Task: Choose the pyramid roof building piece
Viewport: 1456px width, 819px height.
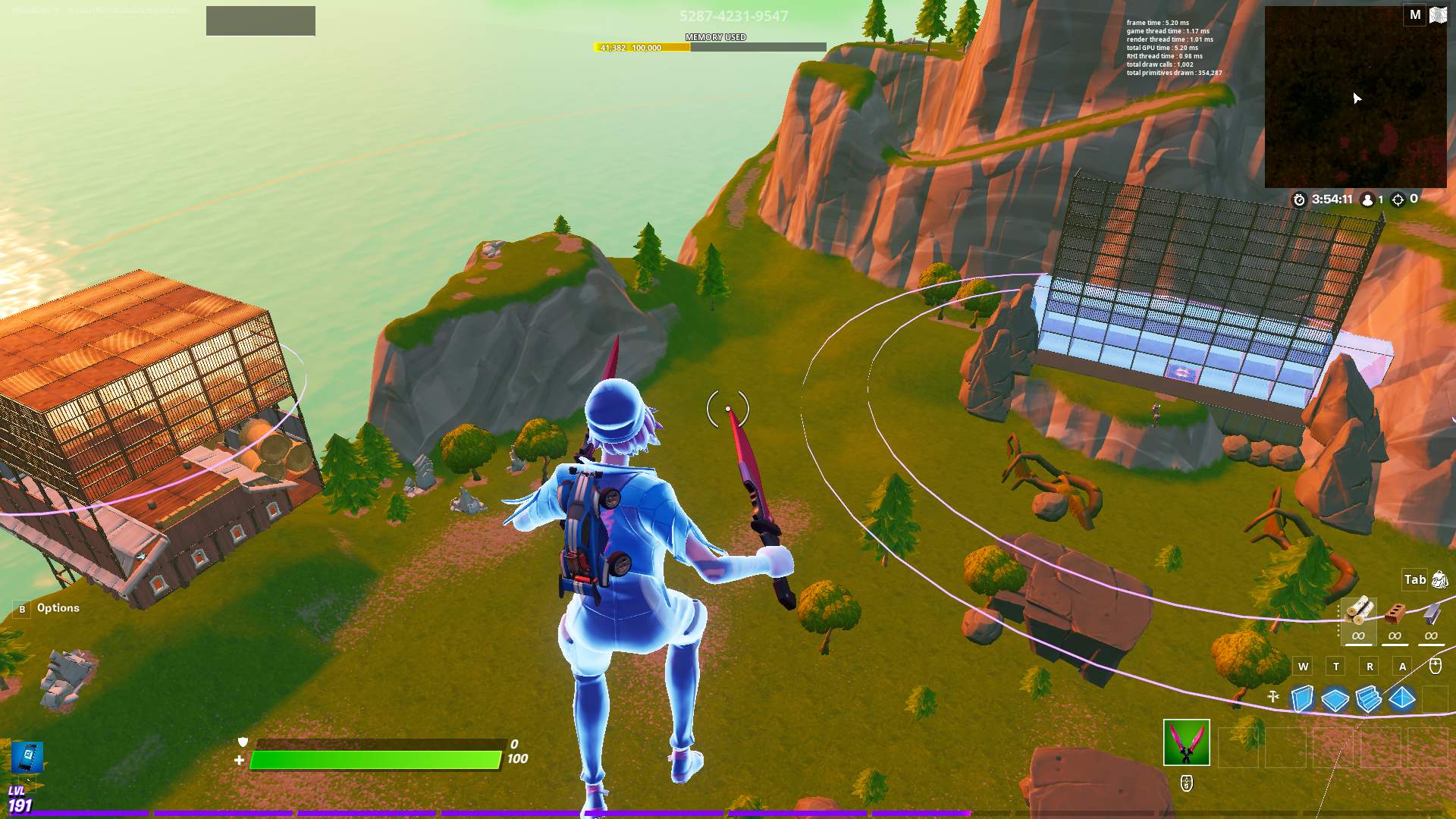Action: pos(1402,698)
